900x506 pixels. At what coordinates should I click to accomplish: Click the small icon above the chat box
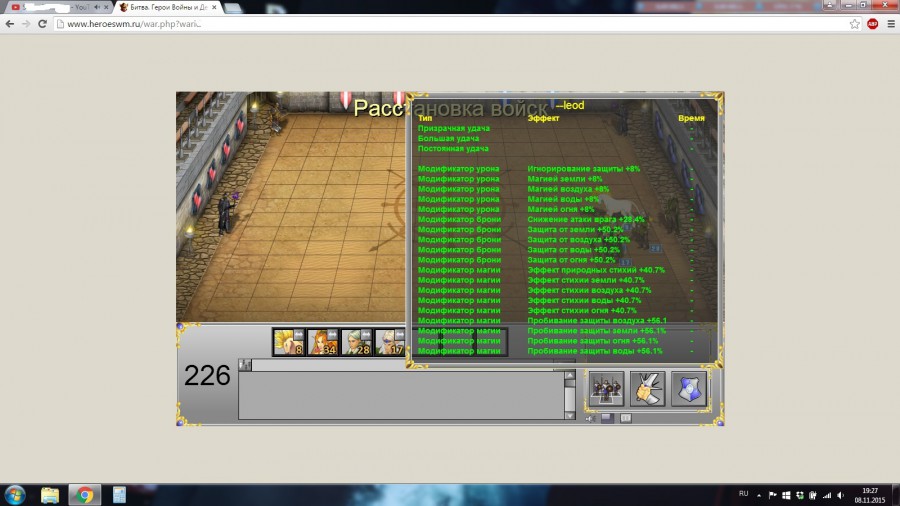pos(243,364)
